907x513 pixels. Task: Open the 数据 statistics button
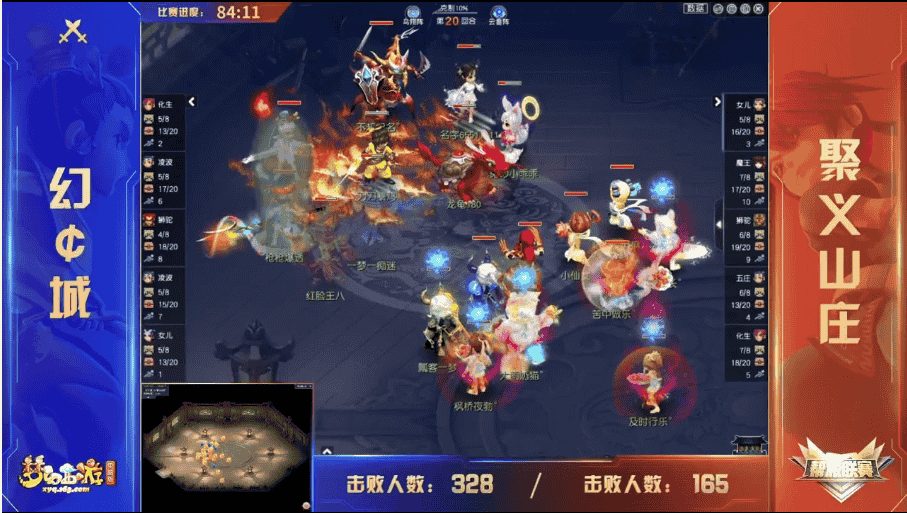pyautogui.click(x=695, y=9)
